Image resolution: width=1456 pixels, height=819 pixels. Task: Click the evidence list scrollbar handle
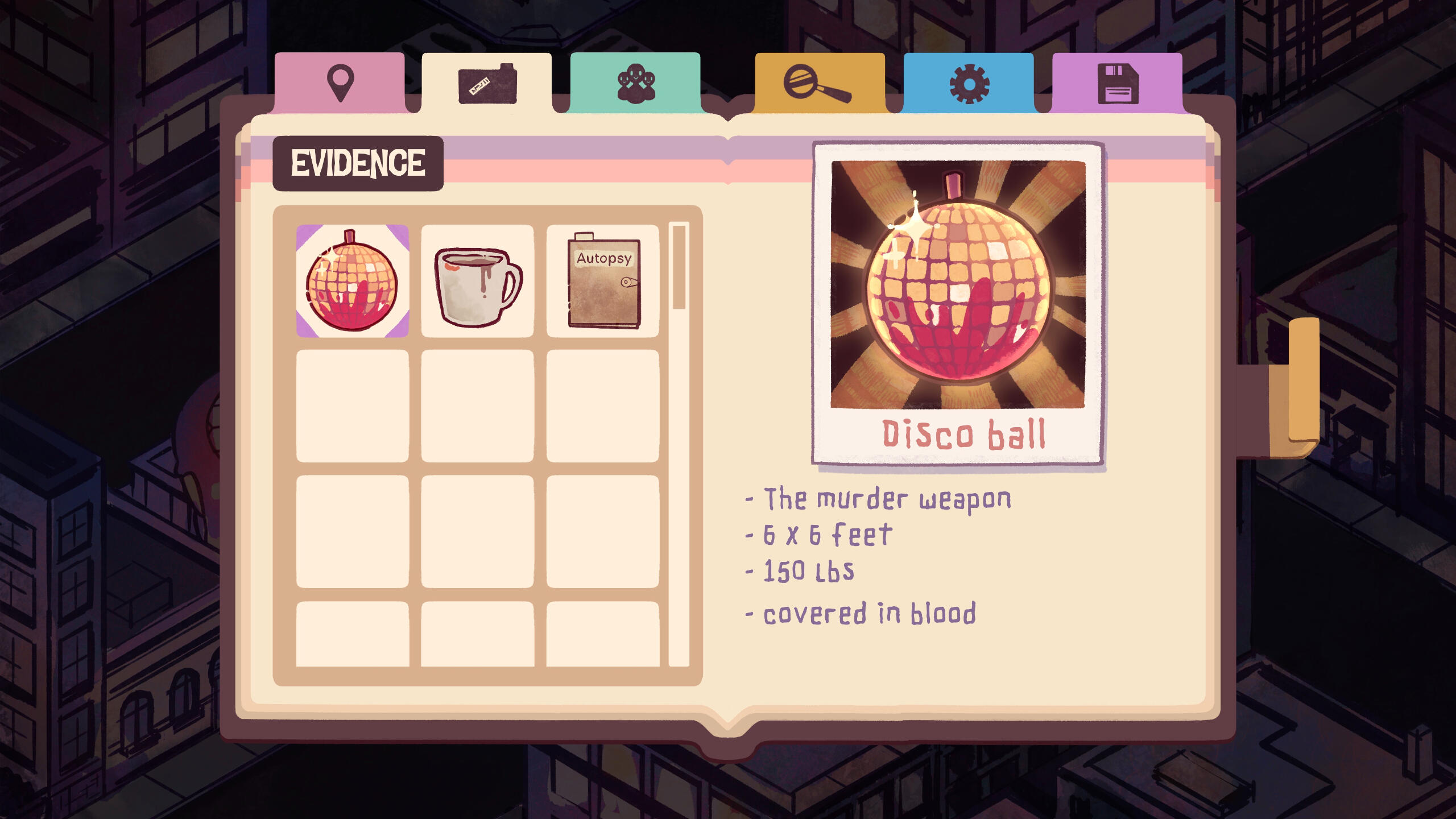click(679, 267)
